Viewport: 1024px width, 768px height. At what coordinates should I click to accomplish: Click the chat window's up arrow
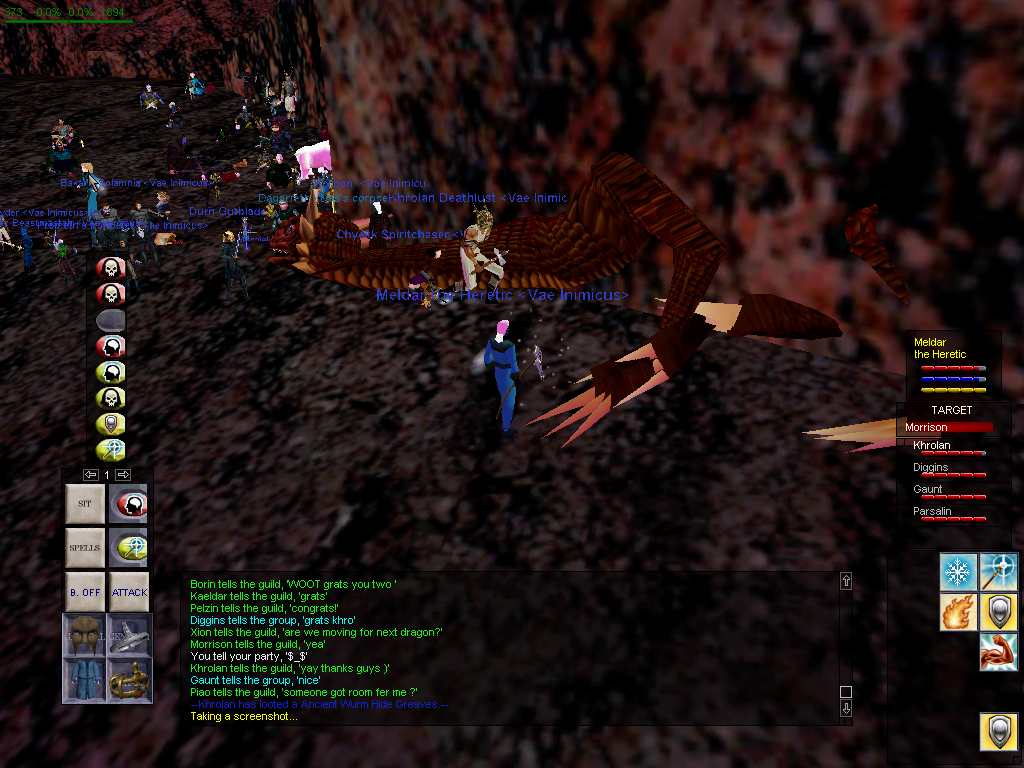tap(846, 581)
